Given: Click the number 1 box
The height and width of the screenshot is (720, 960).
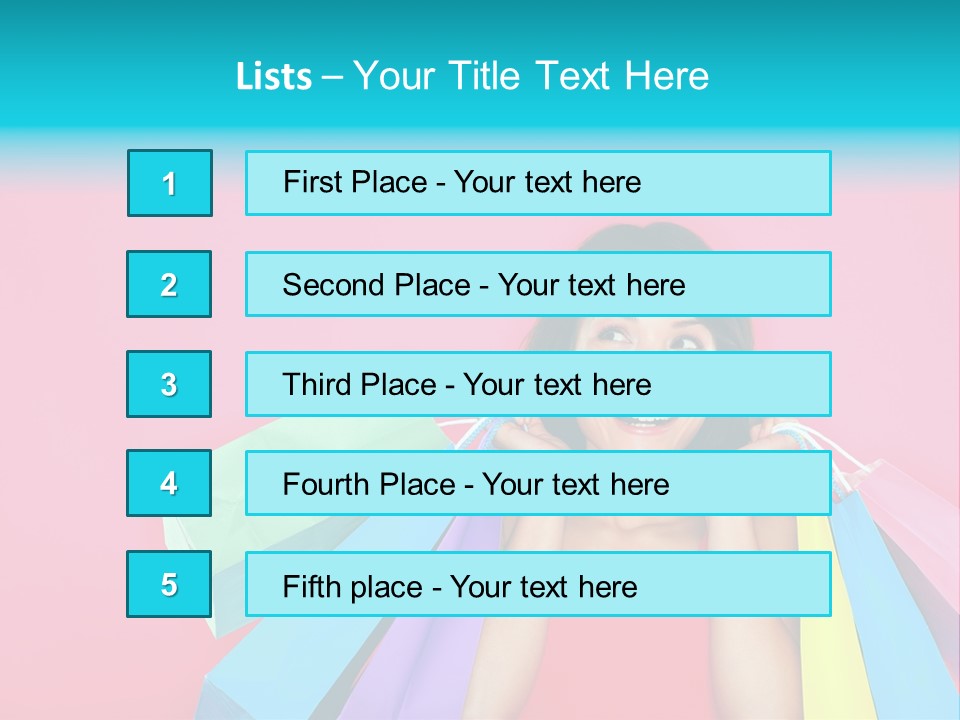Looking at the screenshot, I should click(x=170, y=183).
